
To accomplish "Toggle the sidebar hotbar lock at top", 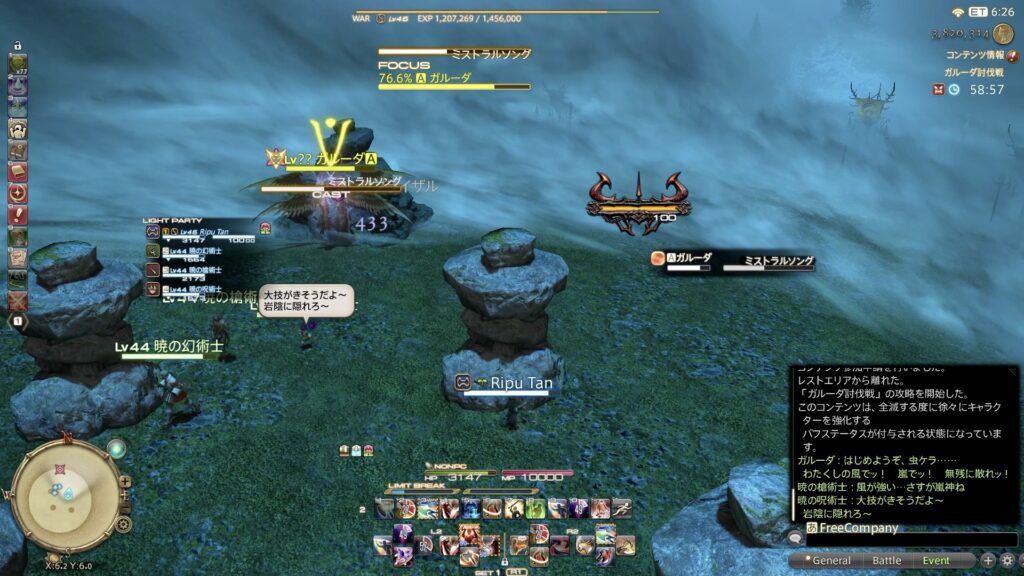I will (x=18, y=46).
